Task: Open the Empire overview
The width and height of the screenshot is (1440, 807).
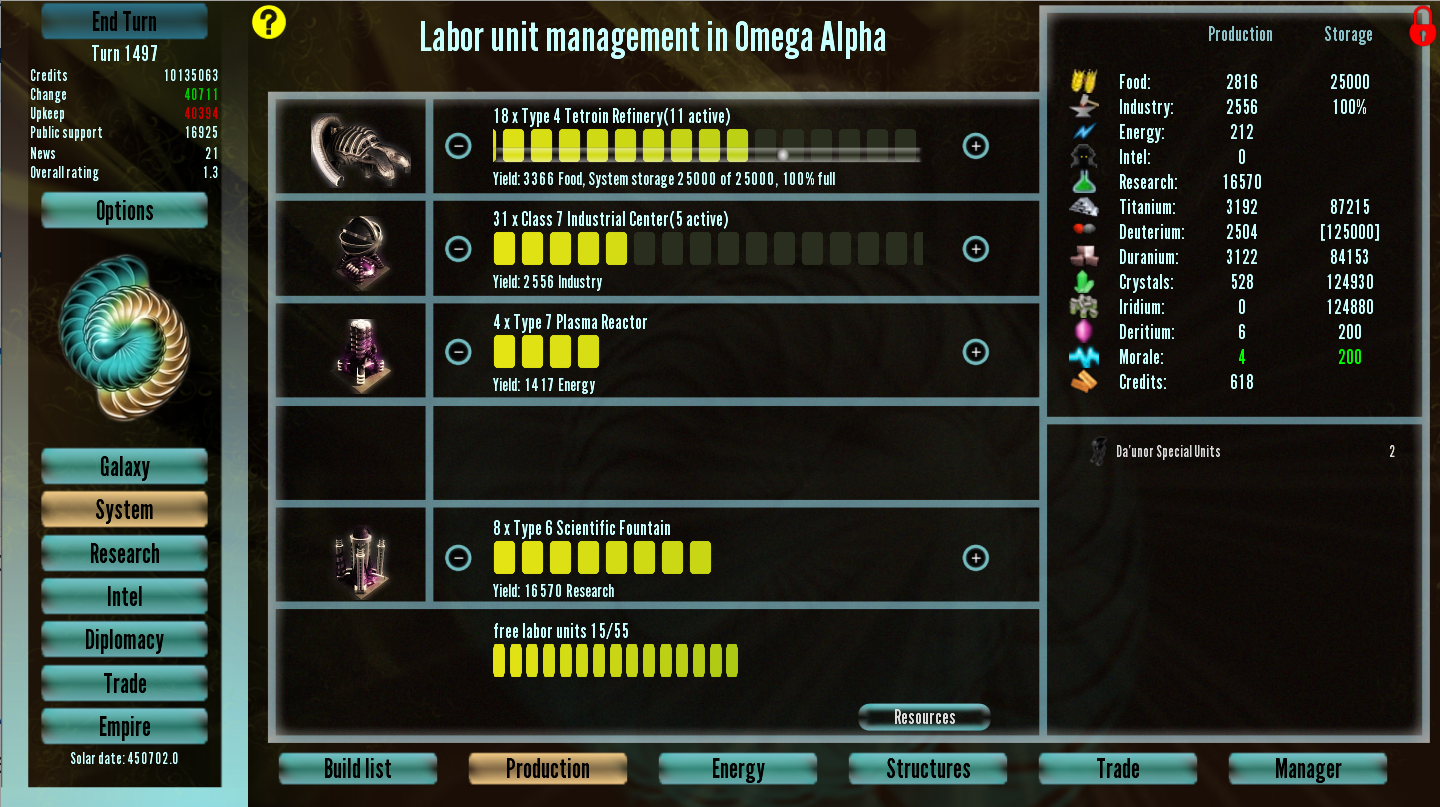Action: 124,727
